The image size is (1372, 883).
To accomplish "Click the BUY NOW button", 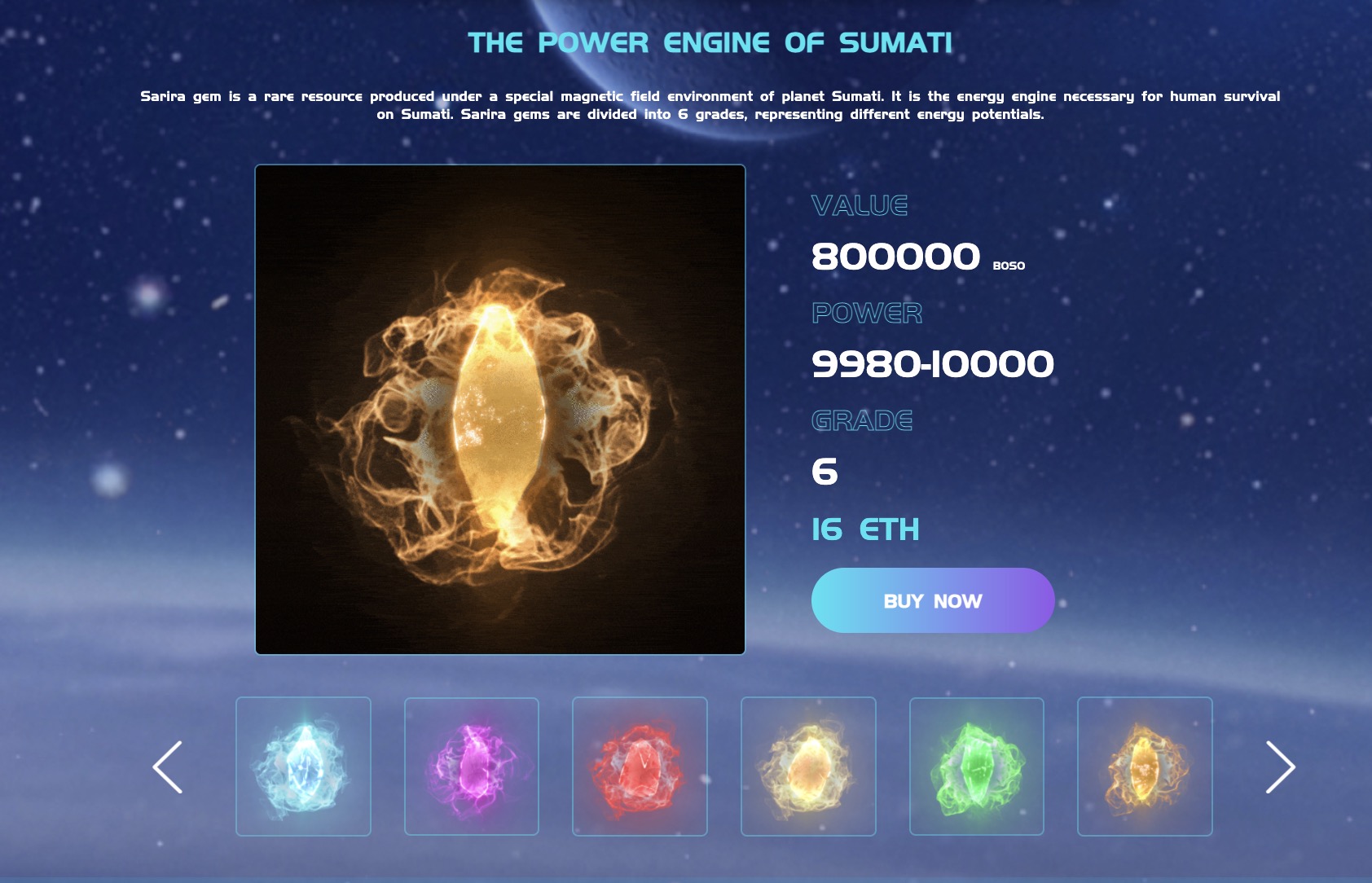I will point(932,600).
